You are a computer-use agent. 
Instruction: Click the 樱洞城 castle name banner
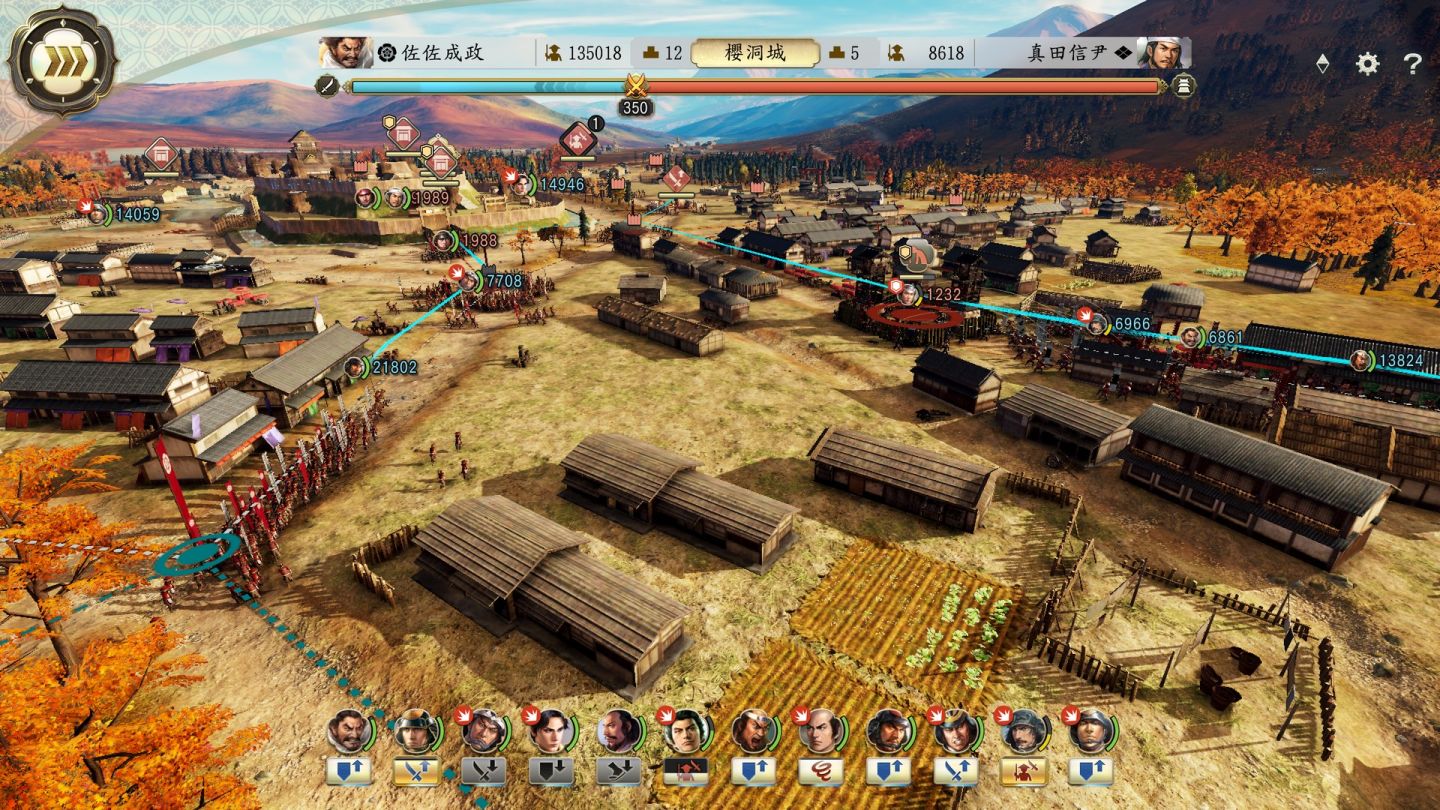point(756,52)
